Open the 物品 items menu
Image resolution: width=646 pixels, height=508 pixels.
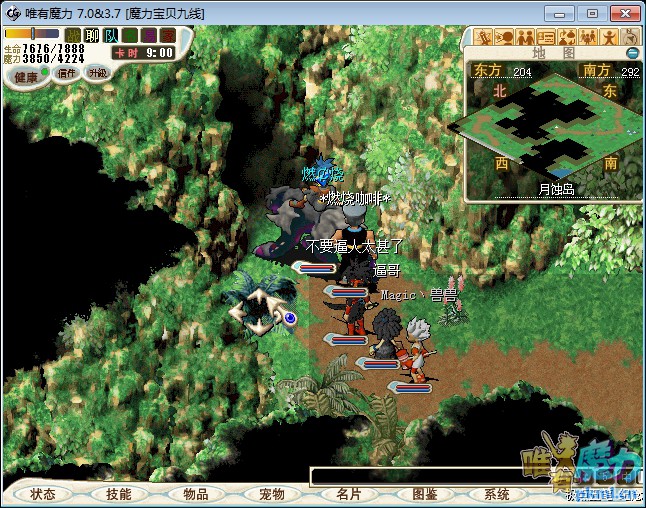[x=195, y=494]
